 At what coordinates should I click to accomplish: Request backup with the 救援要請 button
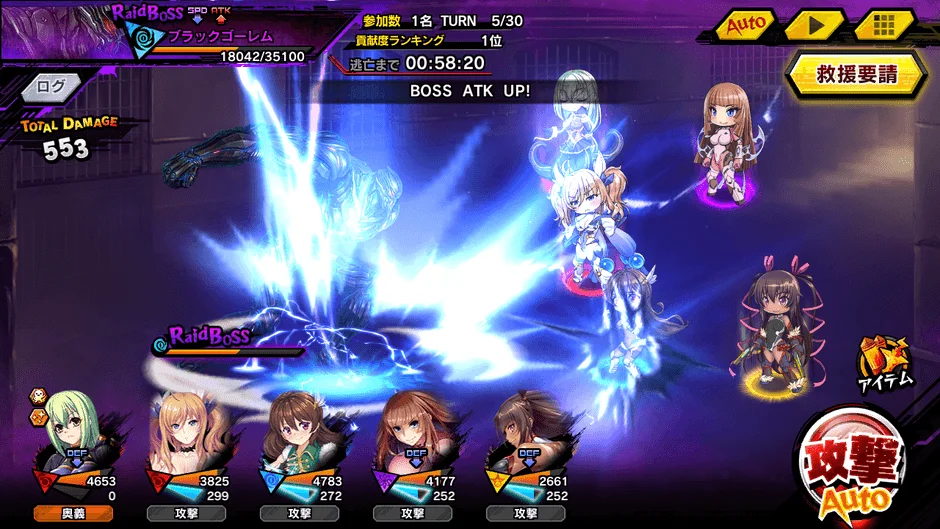[855, 75]
